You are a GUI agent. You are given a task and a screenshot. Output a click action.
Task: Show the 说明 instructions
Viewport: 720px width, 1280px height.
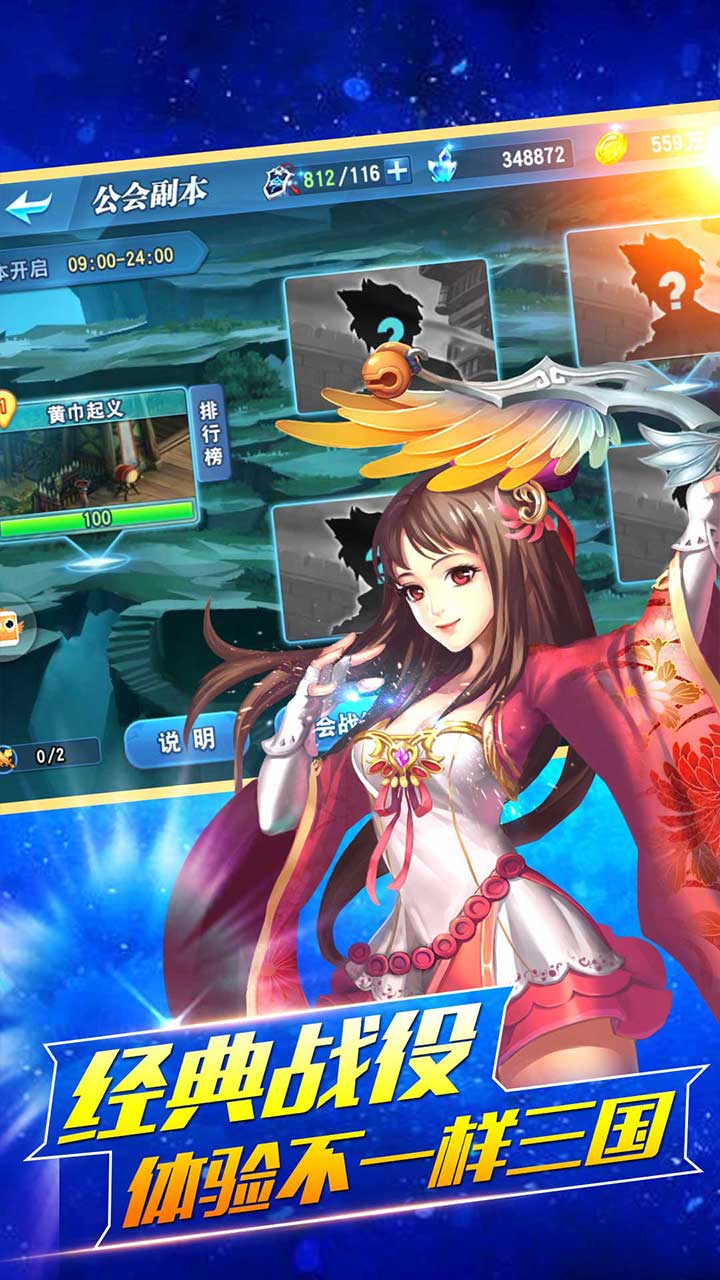[185, 741]
